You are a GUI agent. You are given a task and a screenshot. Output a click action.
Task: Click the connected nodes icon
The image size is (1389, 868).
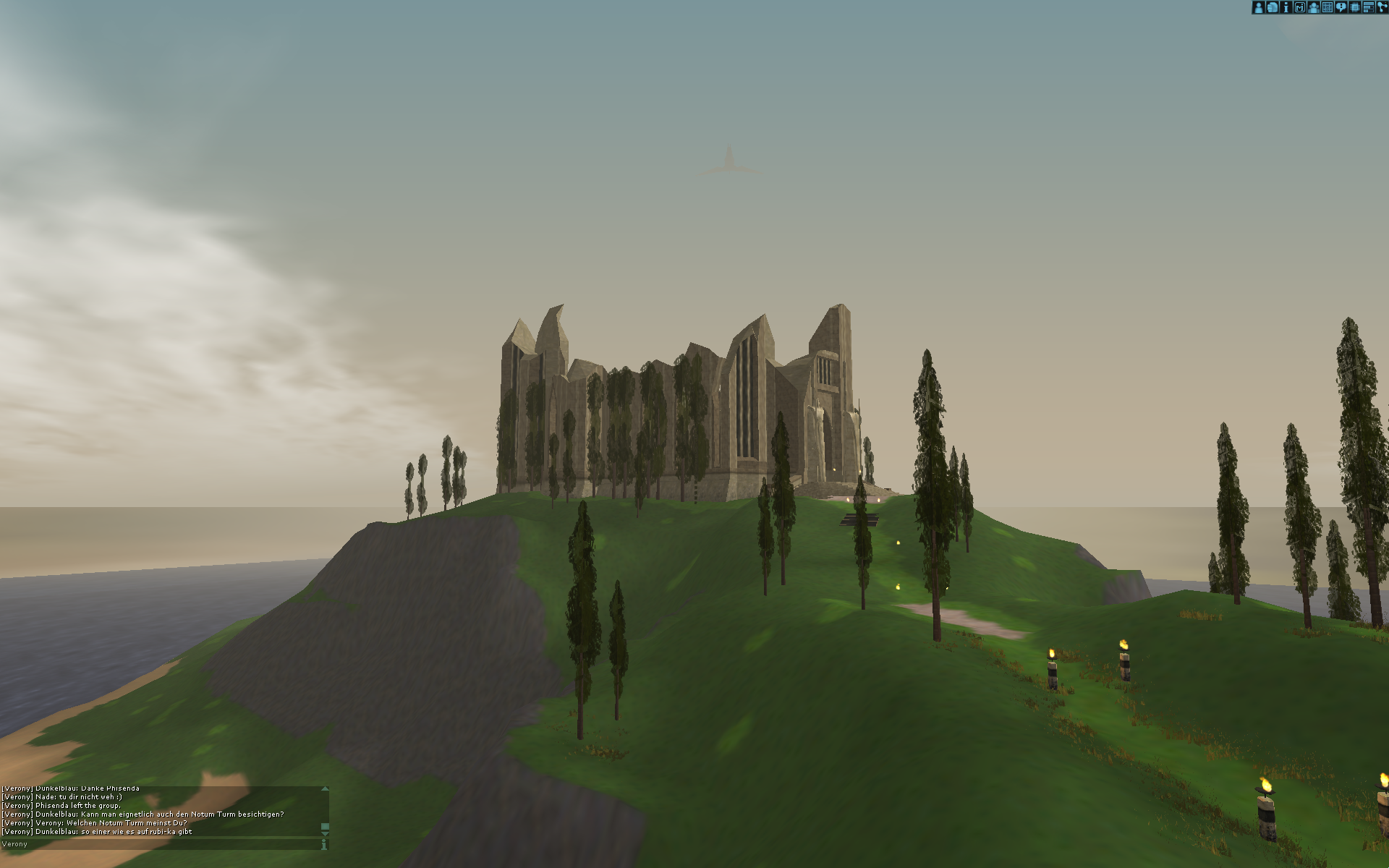pos(1382,7)
